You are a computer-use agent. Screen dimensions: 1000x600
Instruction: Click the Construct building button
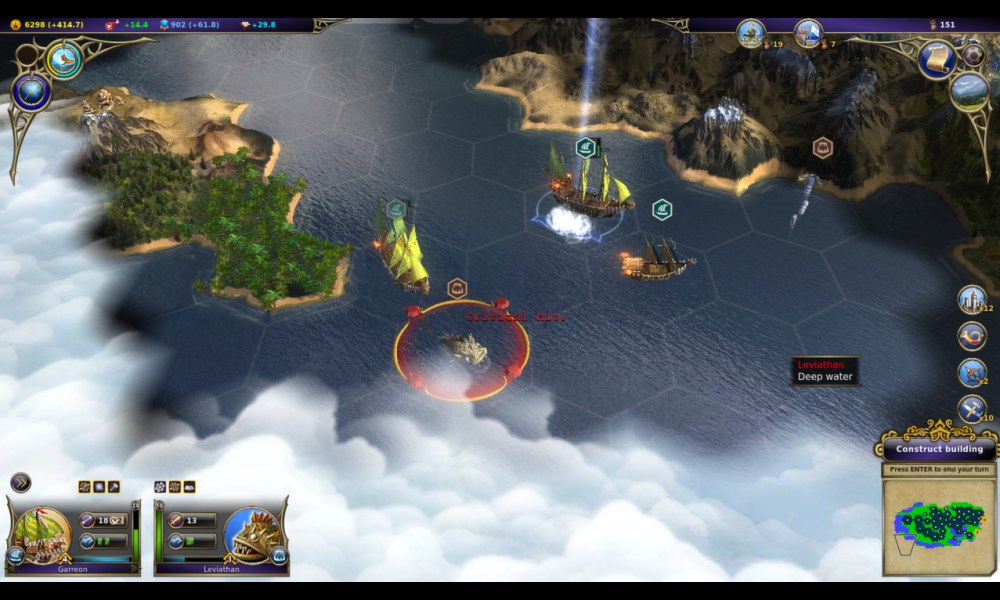939,449
